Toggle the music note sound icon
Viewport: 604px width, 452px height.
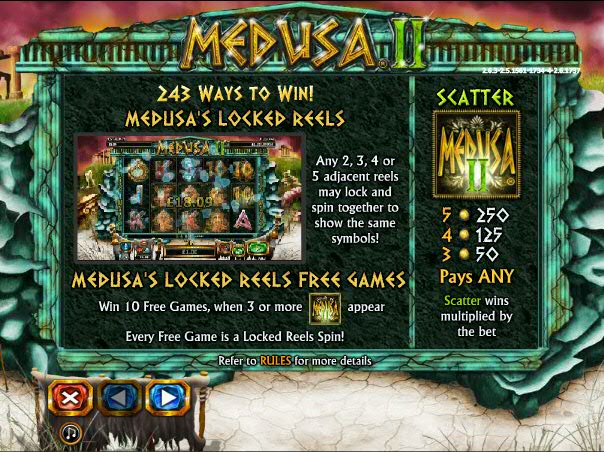71,432
